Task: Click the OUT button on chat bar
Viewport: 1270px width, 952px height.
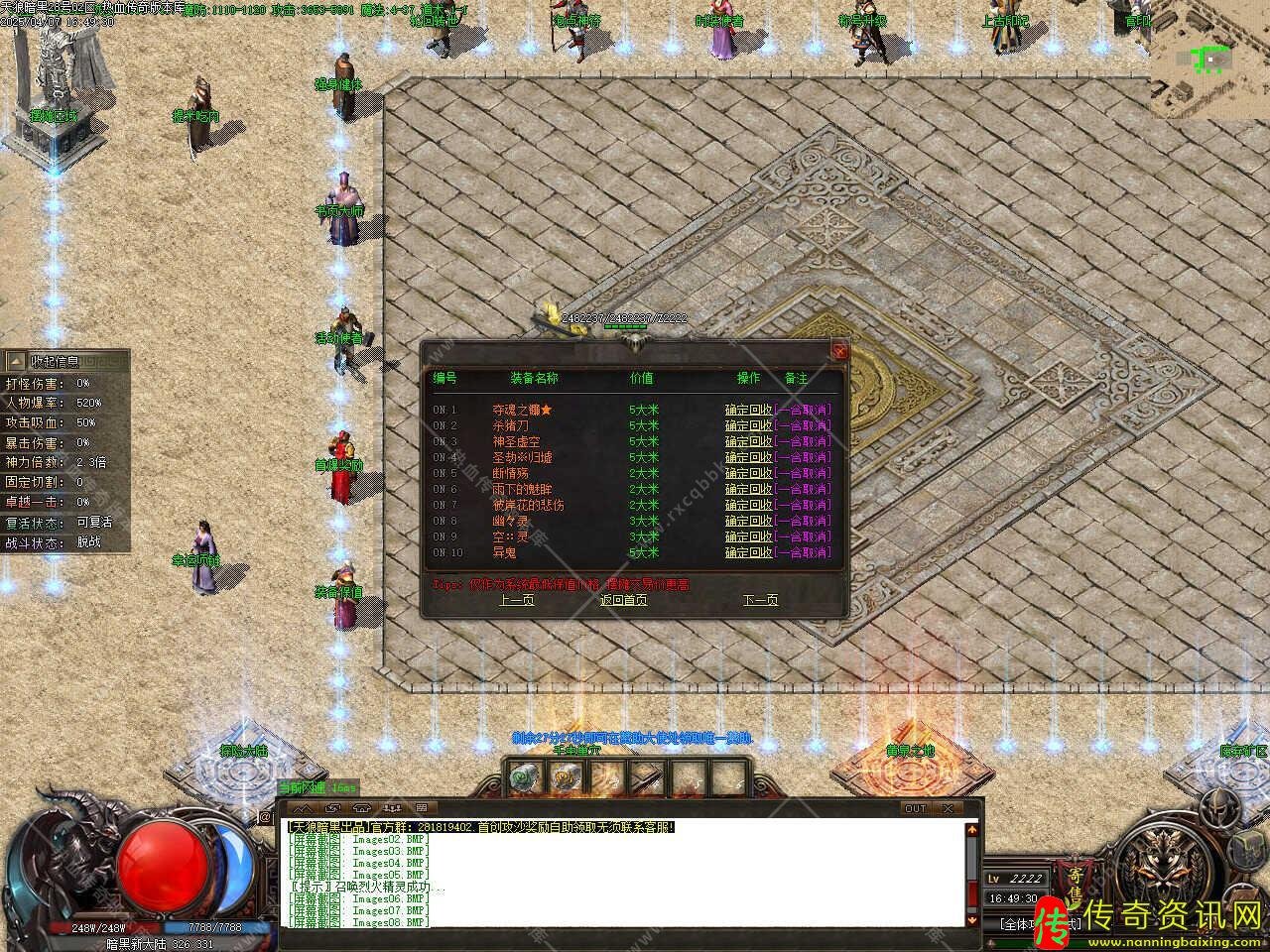Action: point(915,808)
